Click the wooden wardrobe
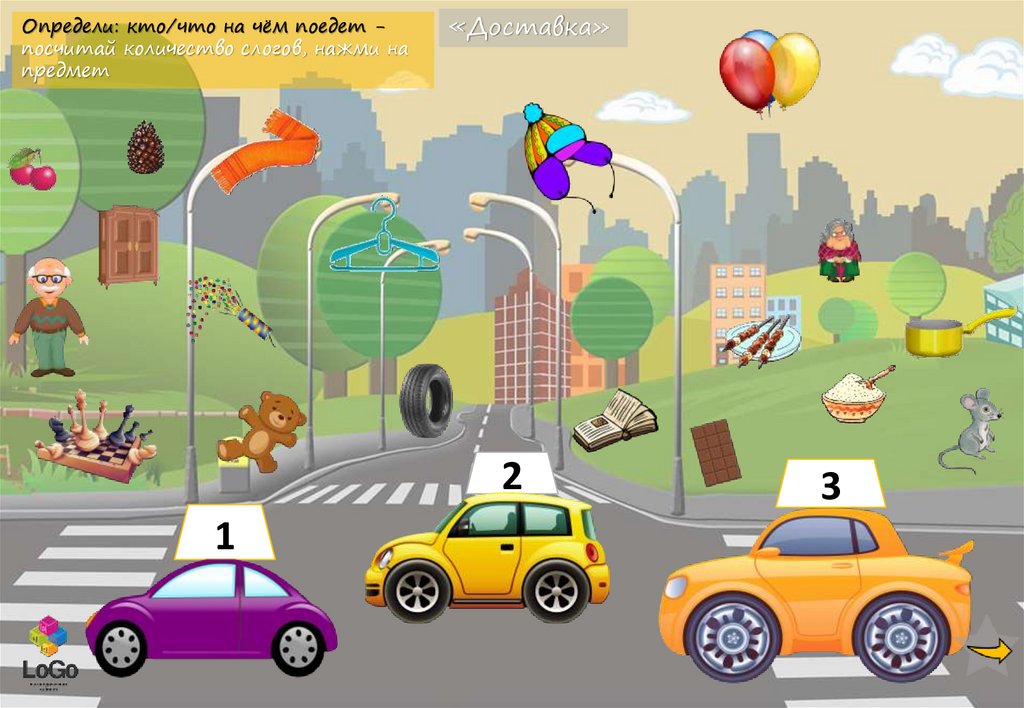Image resolution: width=1024 pixels, height=708 pixels. pos(129,245)
